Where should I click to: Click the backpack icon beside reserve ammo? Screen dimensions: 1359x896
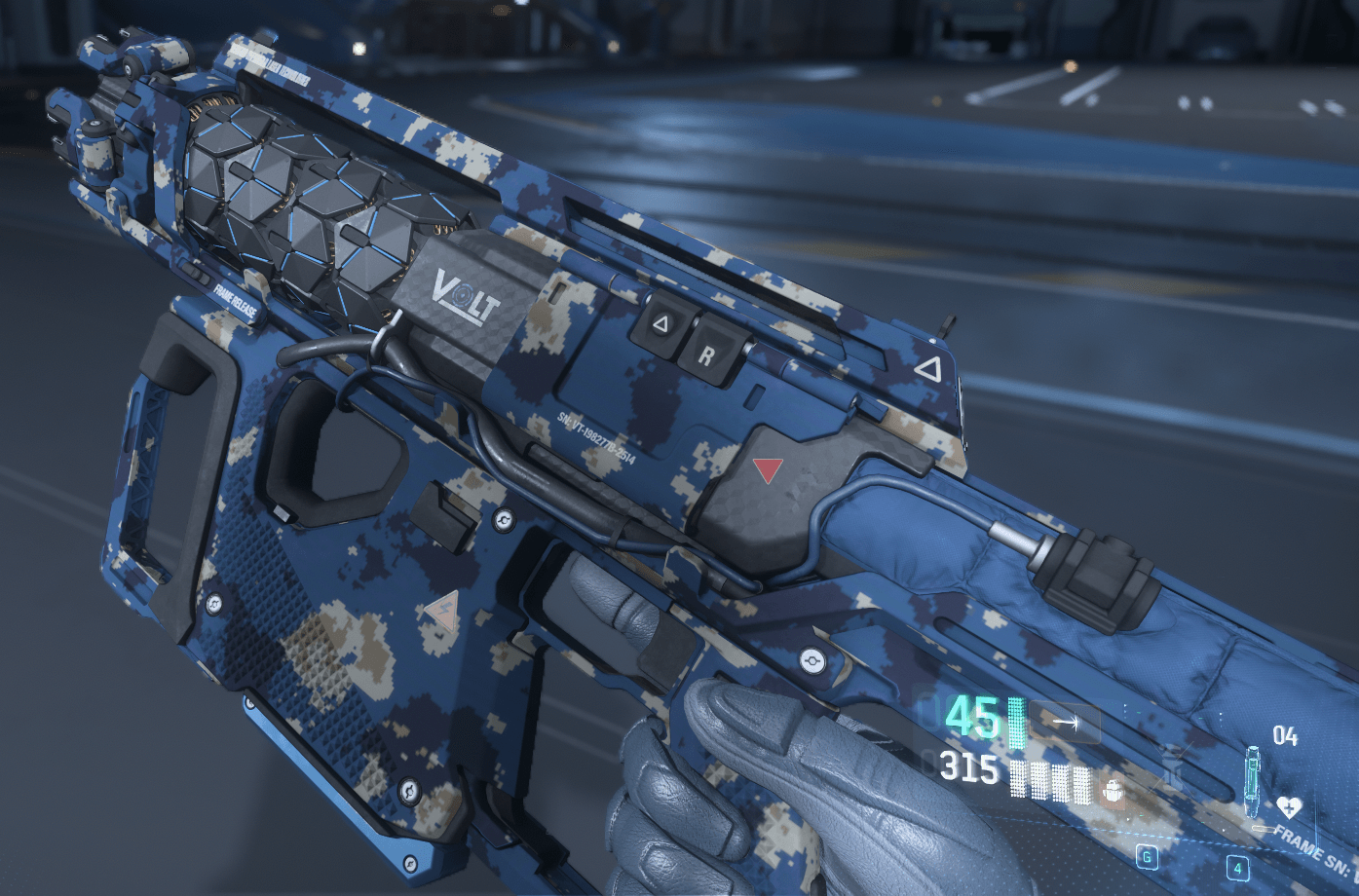pos(1114,789)
